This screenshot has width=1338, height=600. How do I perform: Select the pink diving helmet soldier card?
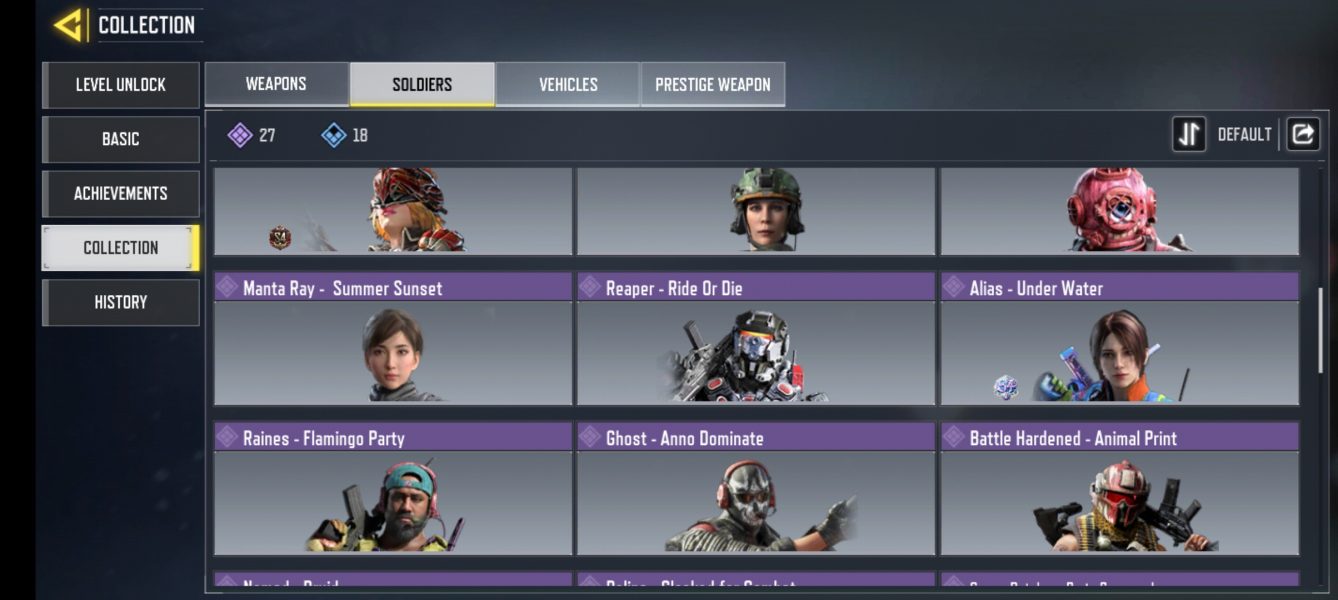point(1119,210)
